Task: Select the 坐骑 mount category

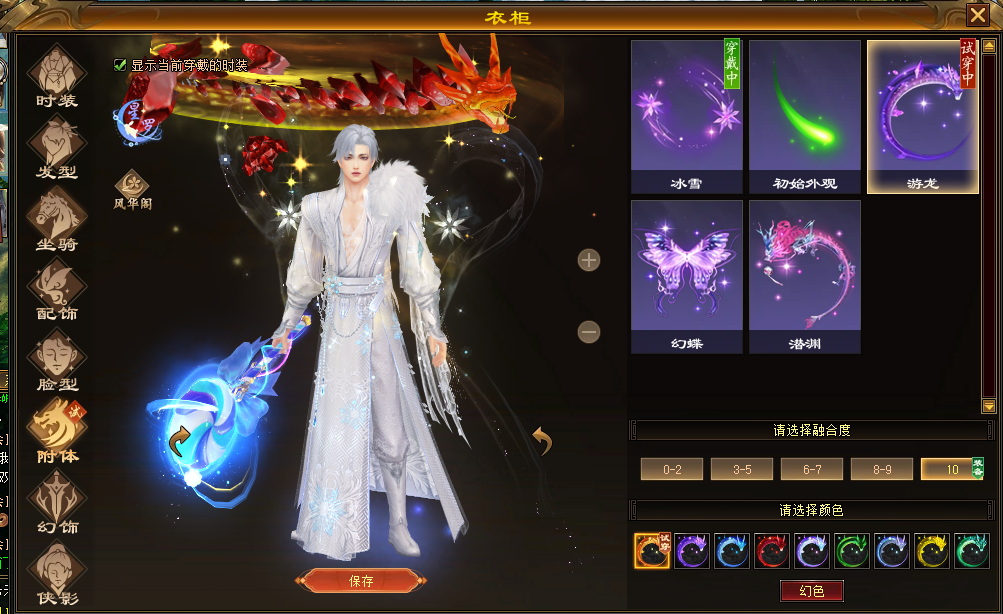Action: [56, 218]
